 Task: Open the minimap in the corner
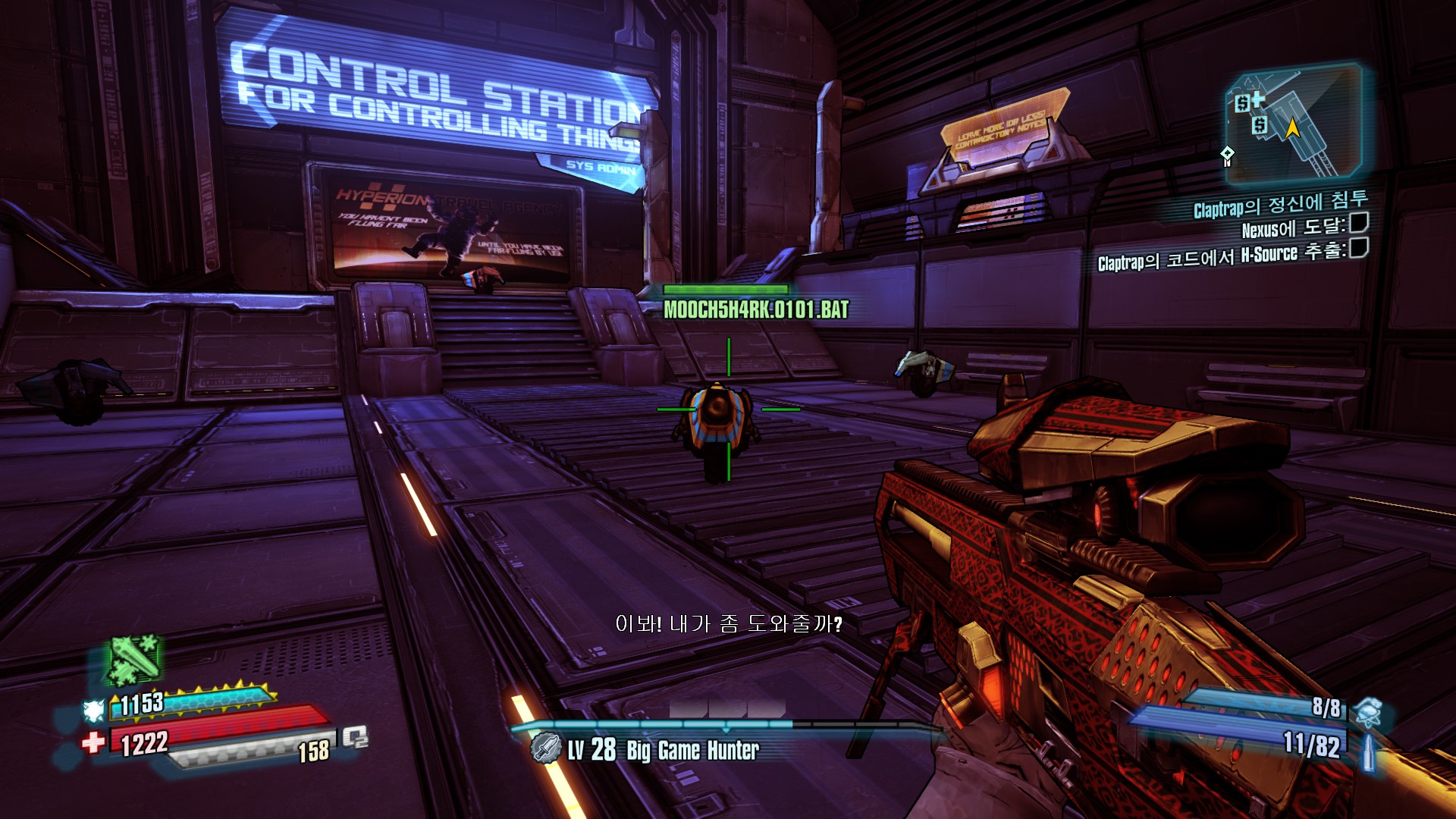tap(1294, 125)
